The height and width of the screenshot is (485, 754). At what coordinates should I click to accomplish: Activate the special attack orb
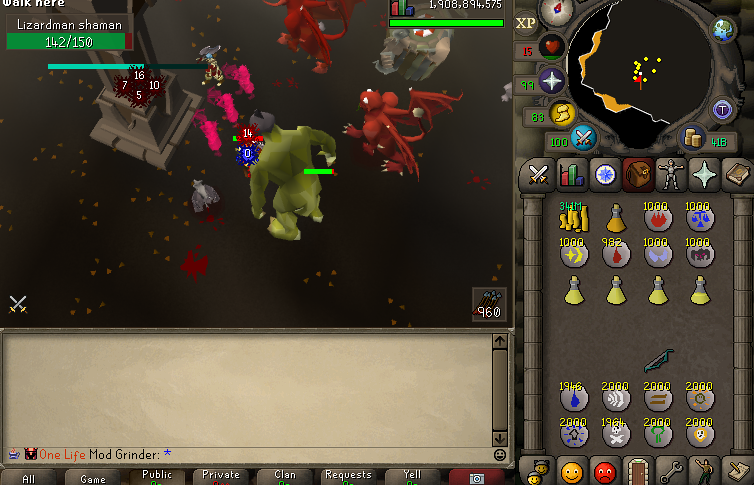(585, 138)
